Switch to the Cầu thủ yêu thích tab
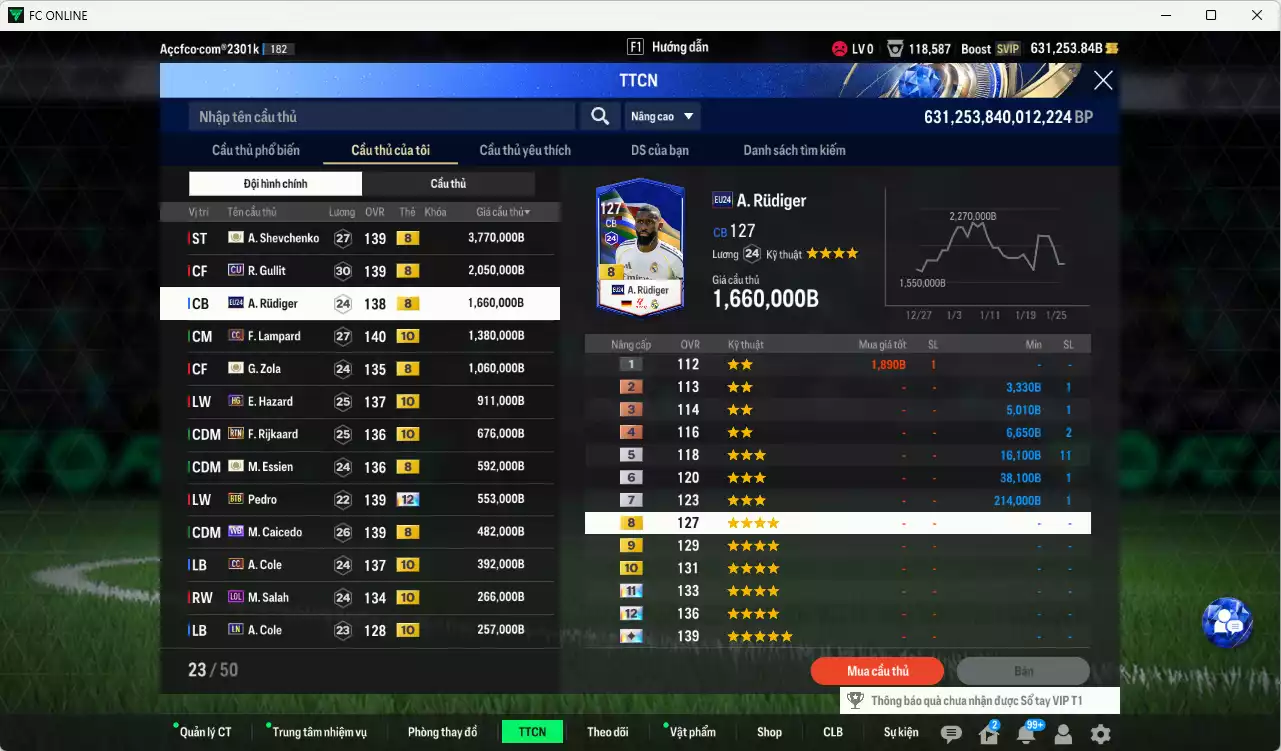The image size is (1281, 751). (525, 150)
